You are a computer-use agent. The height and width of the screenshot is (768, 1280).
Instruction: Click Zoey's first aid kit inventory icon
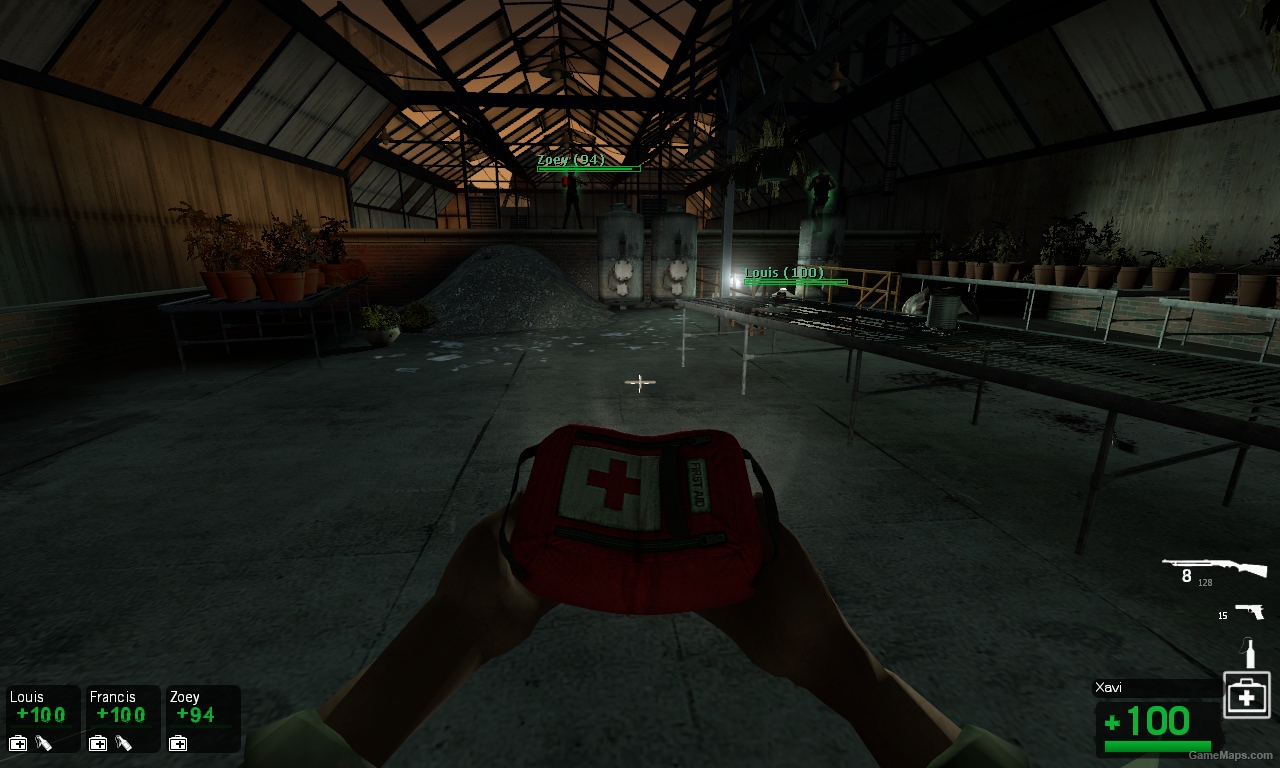pos(176,743)
